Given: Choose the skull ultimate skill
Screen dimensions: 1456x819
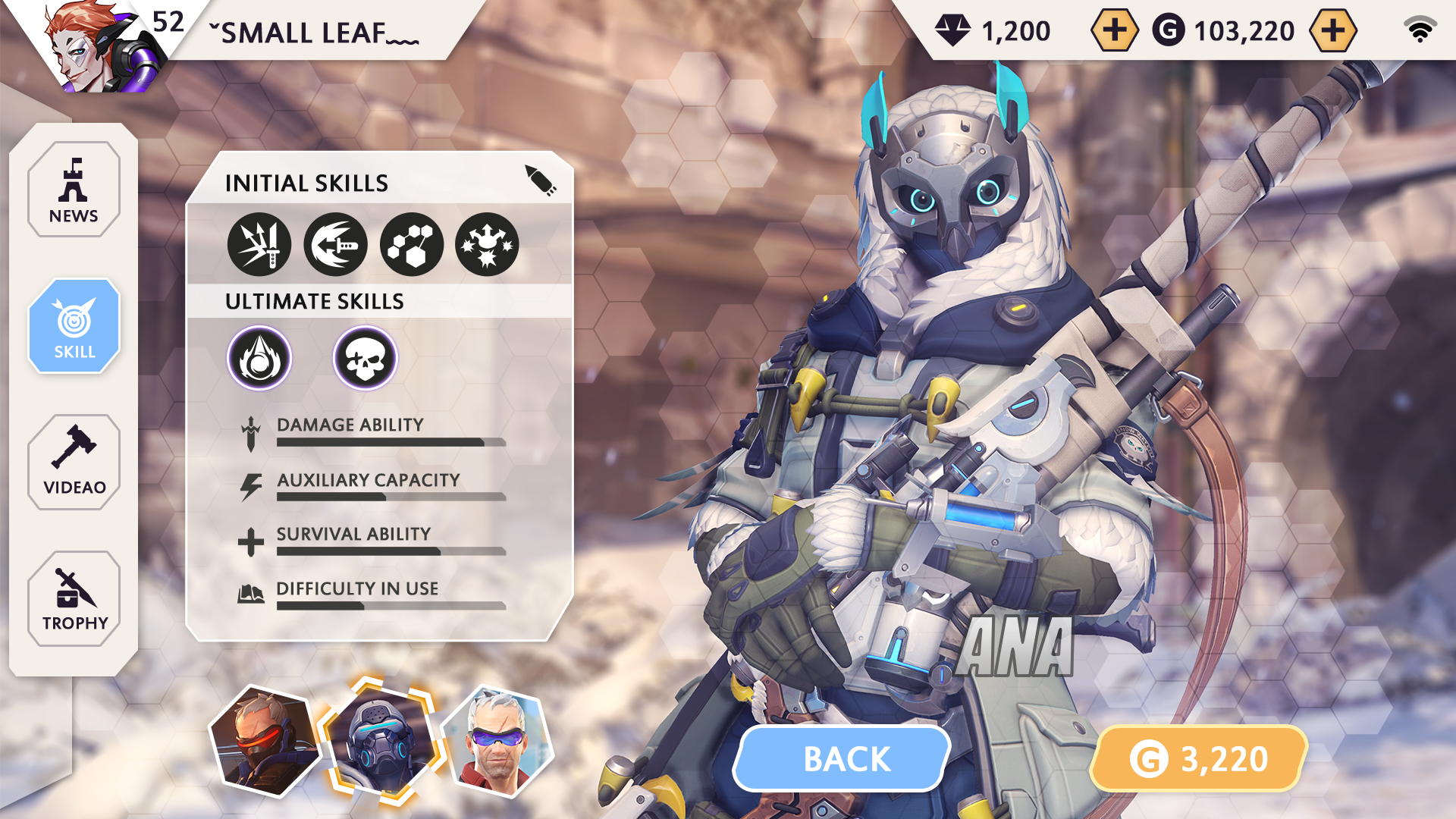Looking at the screenshot, I should coord(366,358).
